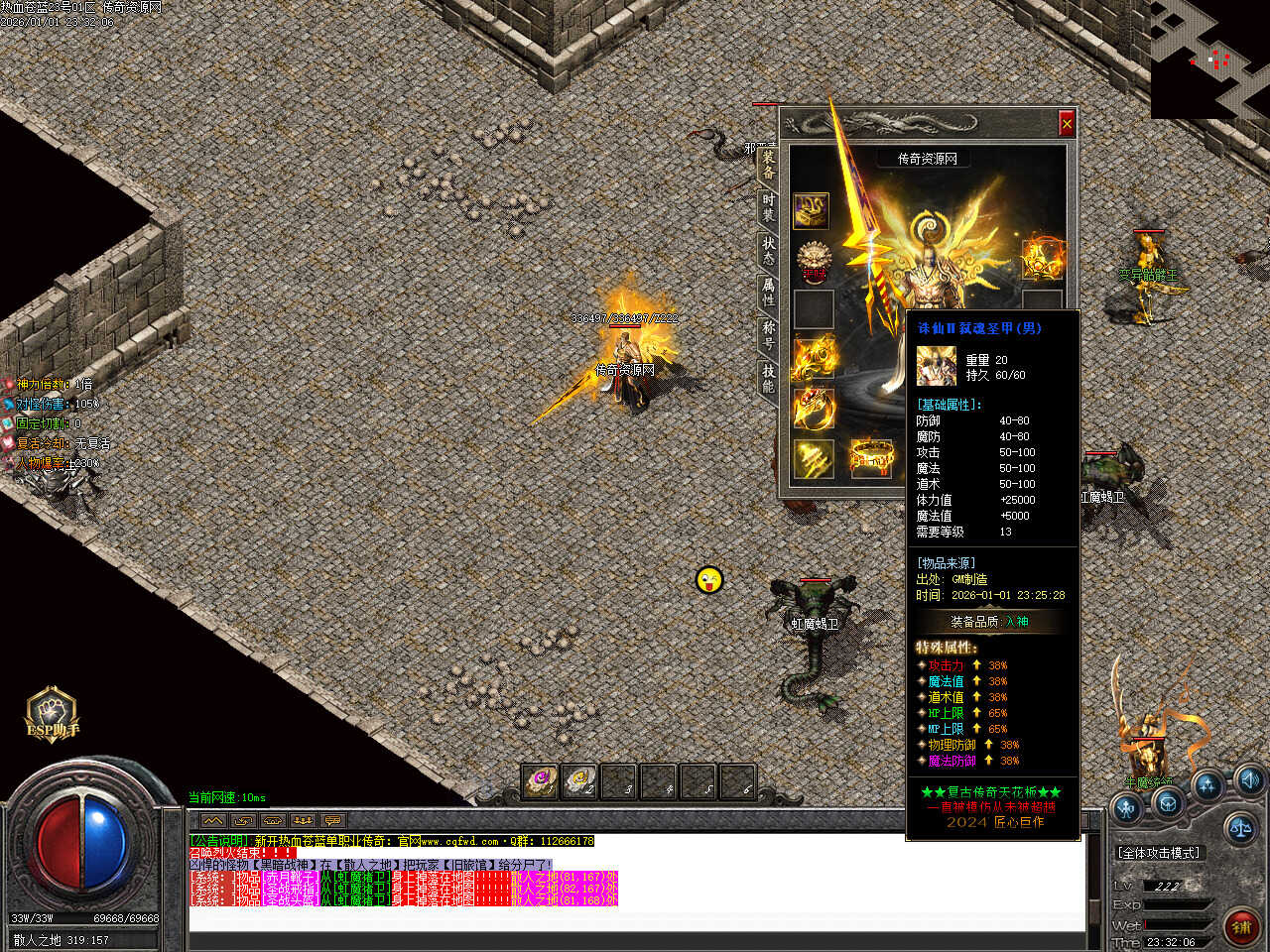Select the lion-head medal equipment slot

tap(813, 260)
